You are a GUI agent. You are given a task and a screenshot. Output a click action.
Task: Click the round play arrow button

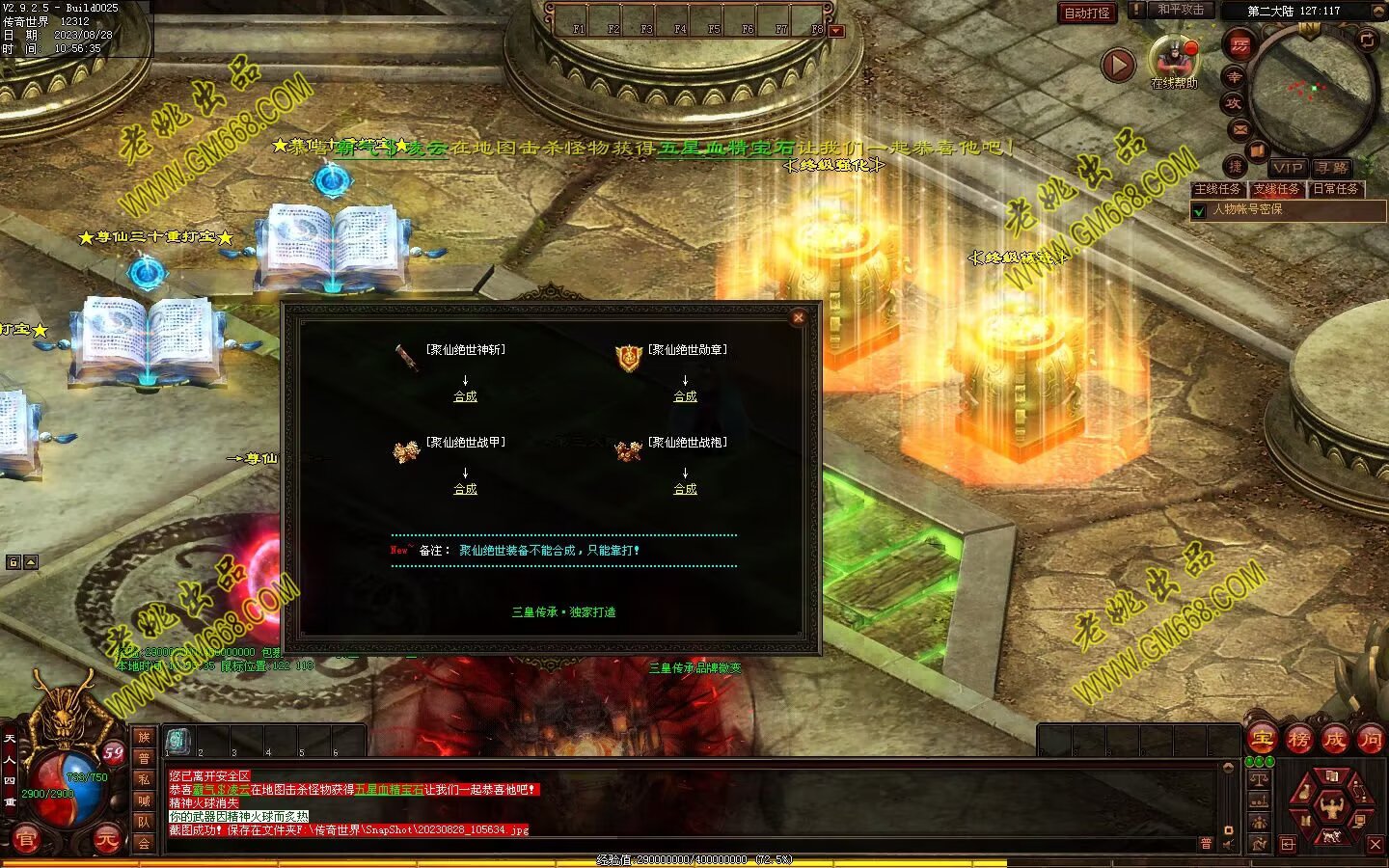tap(1118, 66)
